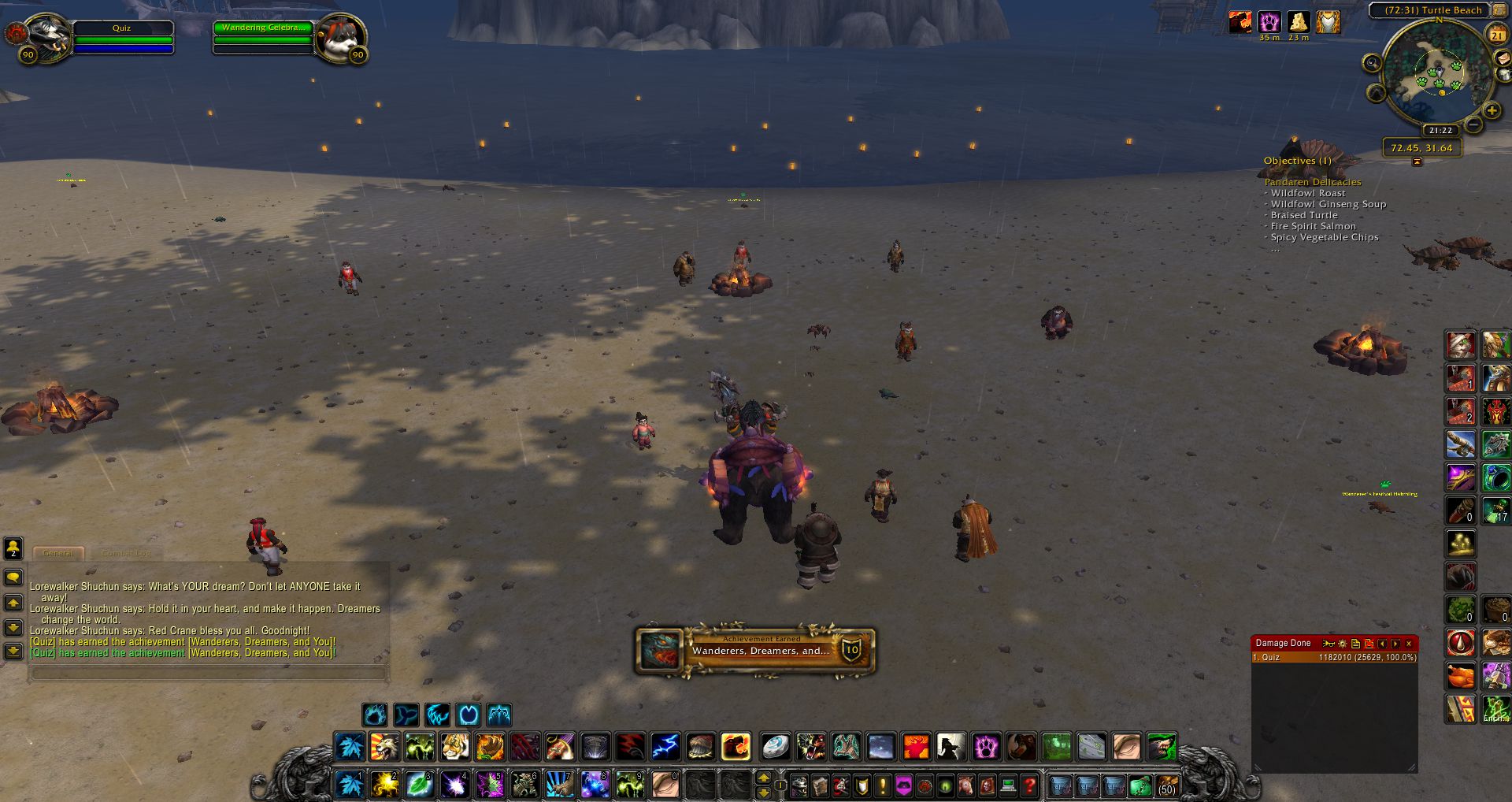1512x802 pixels.
Task: Click the yellow exclamation mark quest log button
Action: click(883, 785)
